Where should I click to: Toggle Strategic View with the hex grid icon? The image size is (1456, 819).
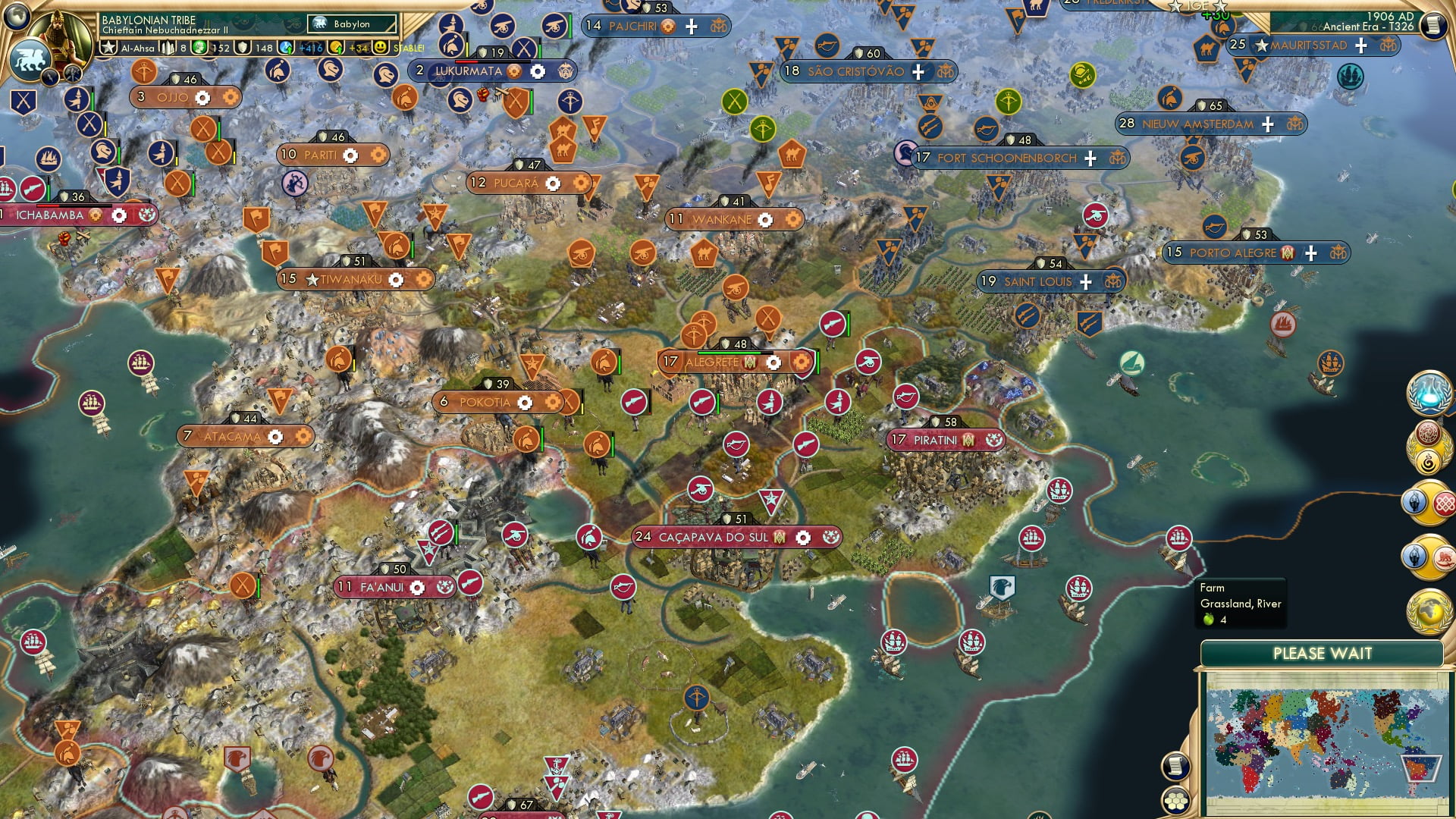tap(1176, 801)
